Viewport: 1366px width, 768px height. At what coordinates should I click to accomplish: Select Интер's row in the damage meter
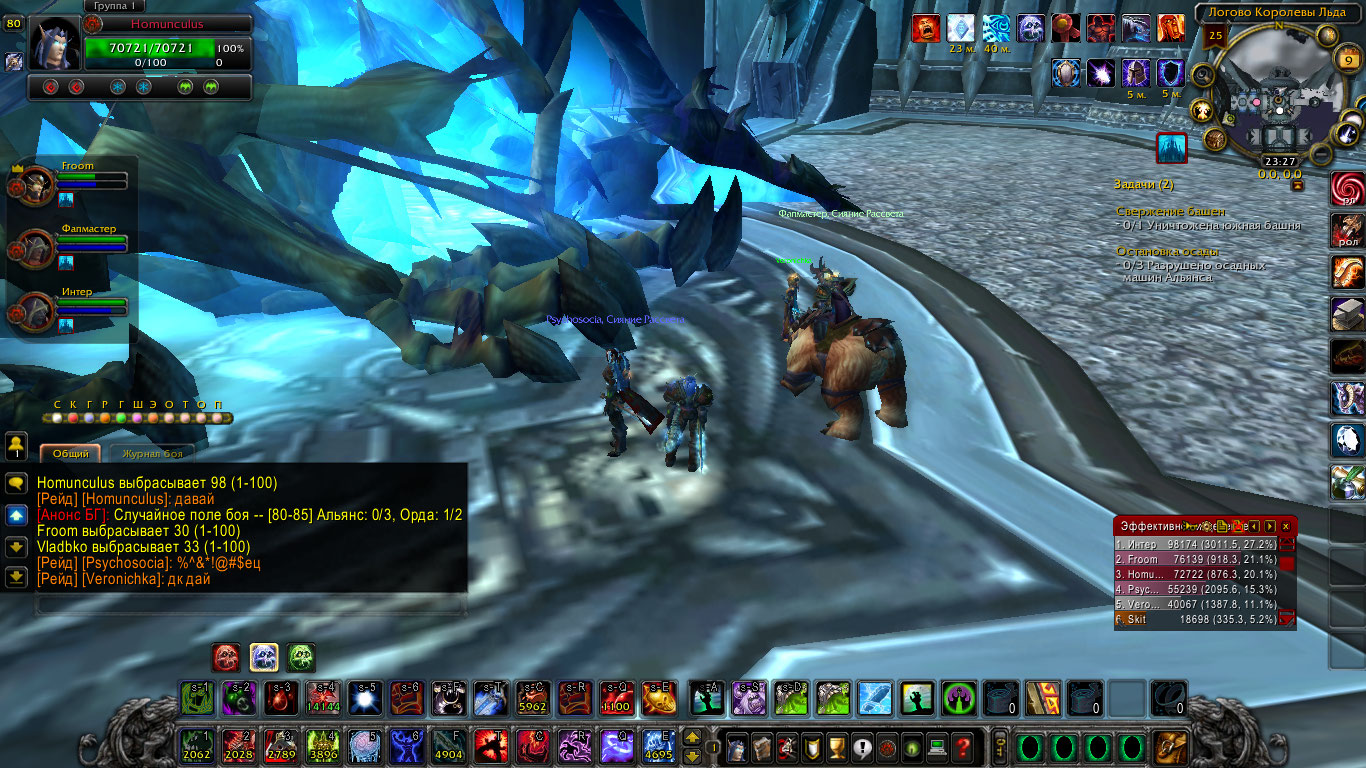click(x=1195, y=544)
